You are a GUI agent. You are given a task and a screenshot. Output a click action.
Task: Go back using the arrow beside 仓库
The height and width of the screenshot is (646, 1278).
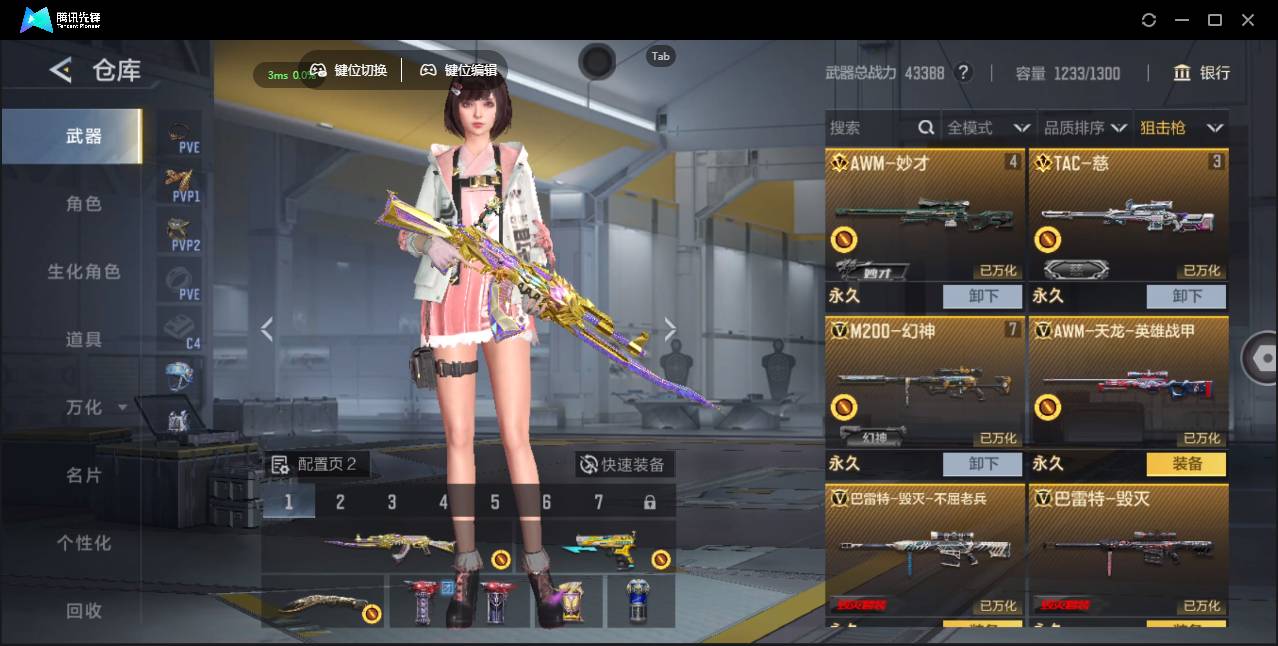61,70
